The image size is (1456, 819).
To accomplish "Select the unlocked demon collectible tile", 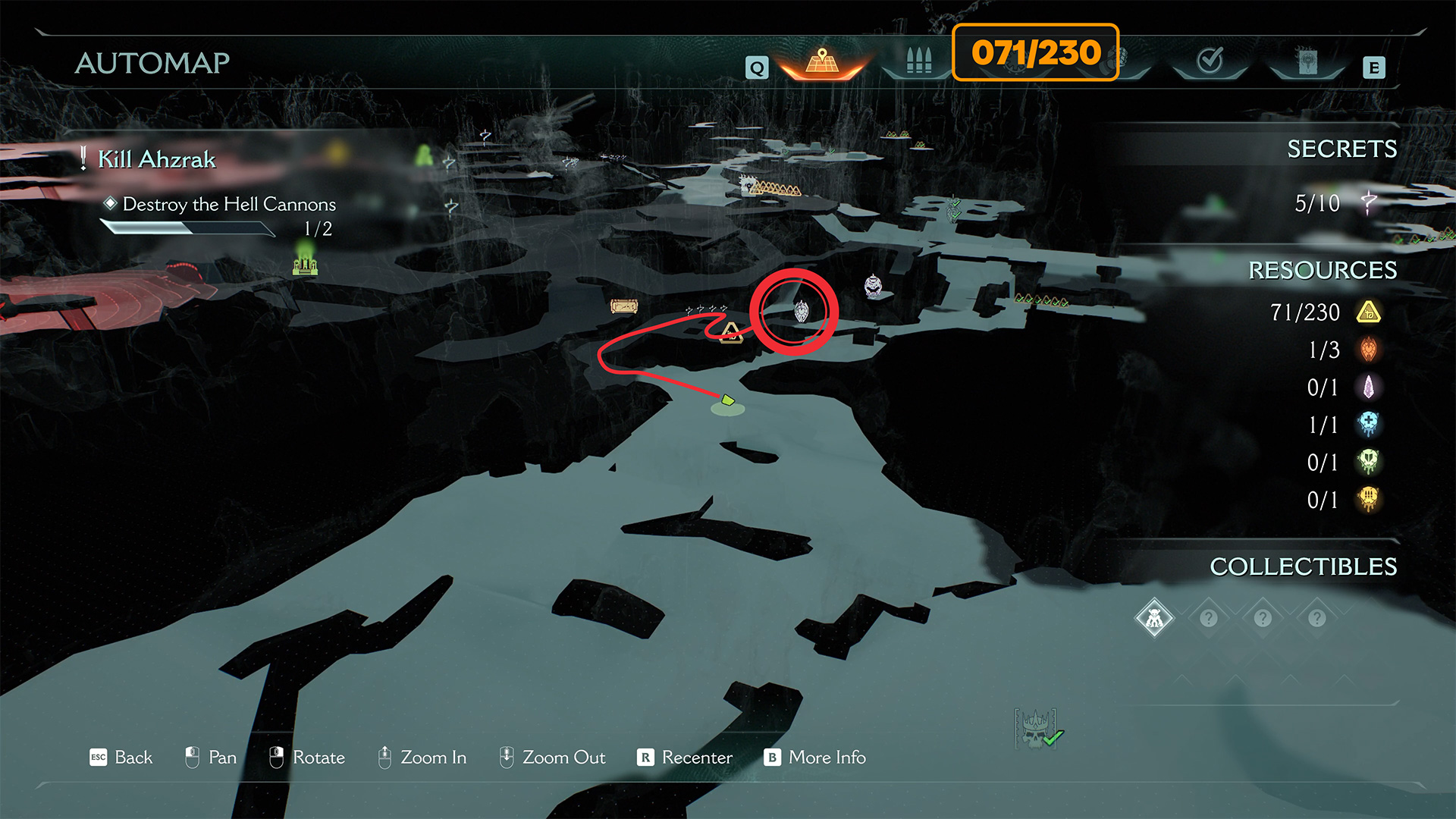I will coord(1154,619).
